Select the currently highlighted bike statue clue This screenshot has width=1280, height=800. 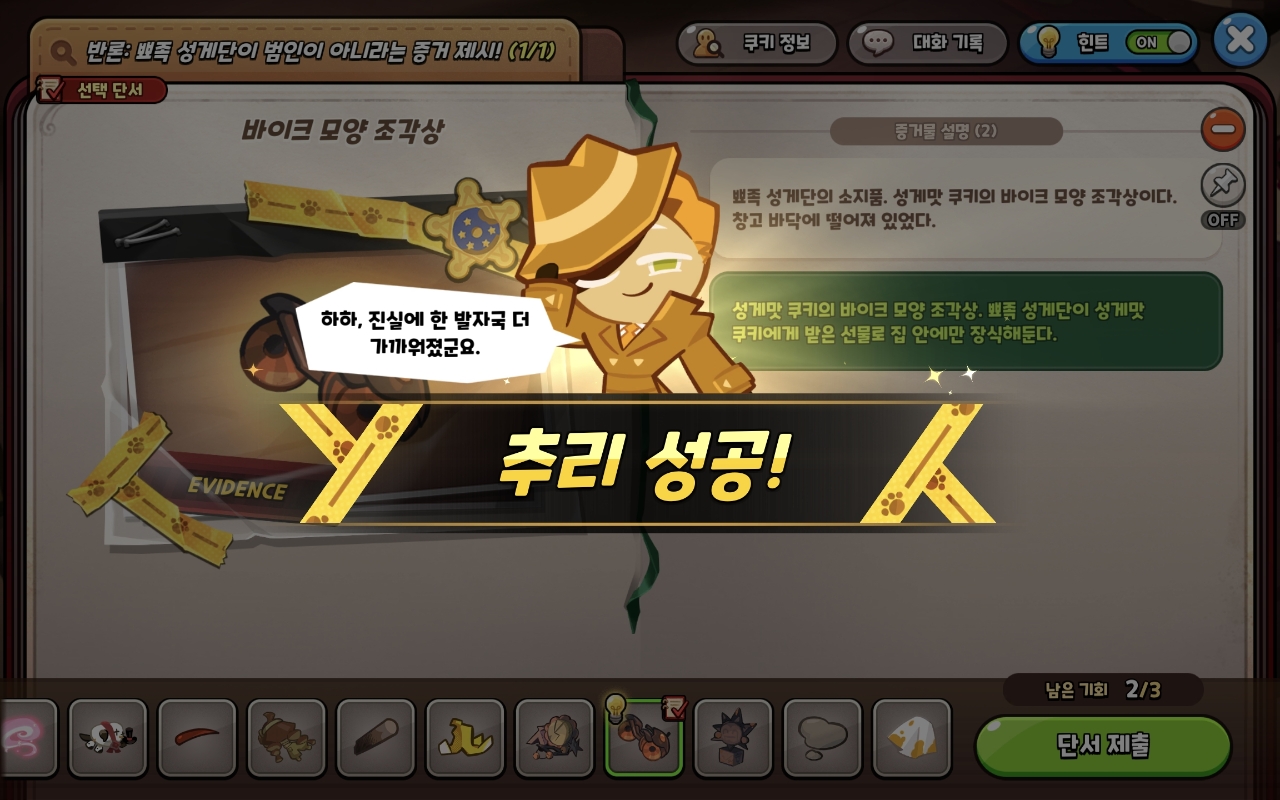coord(644,740)
